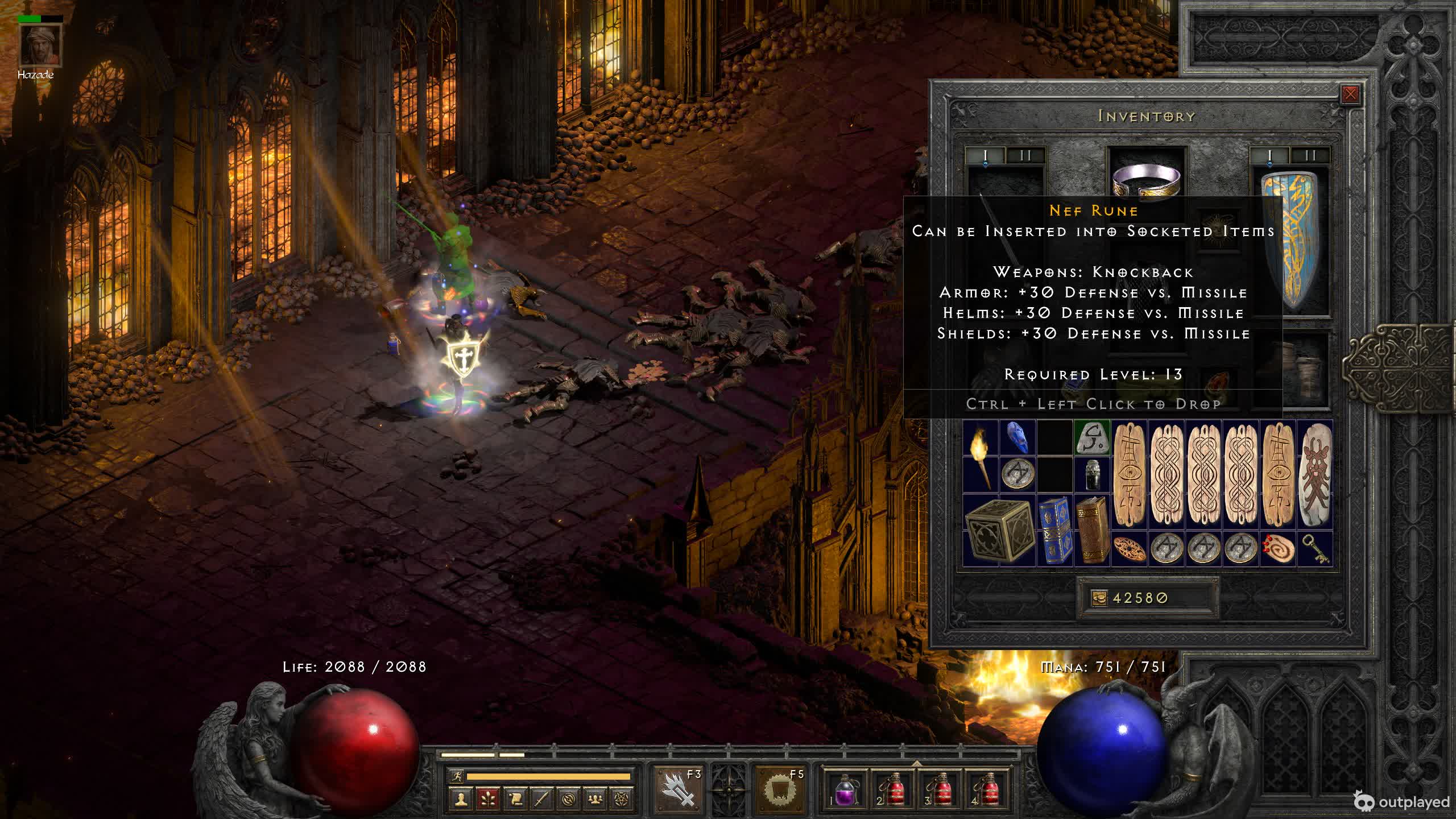This screenshot has width=1456, height=819.
Task: Toggle the run/walk button
Action: pyautogui.click(x=457, y=776)
